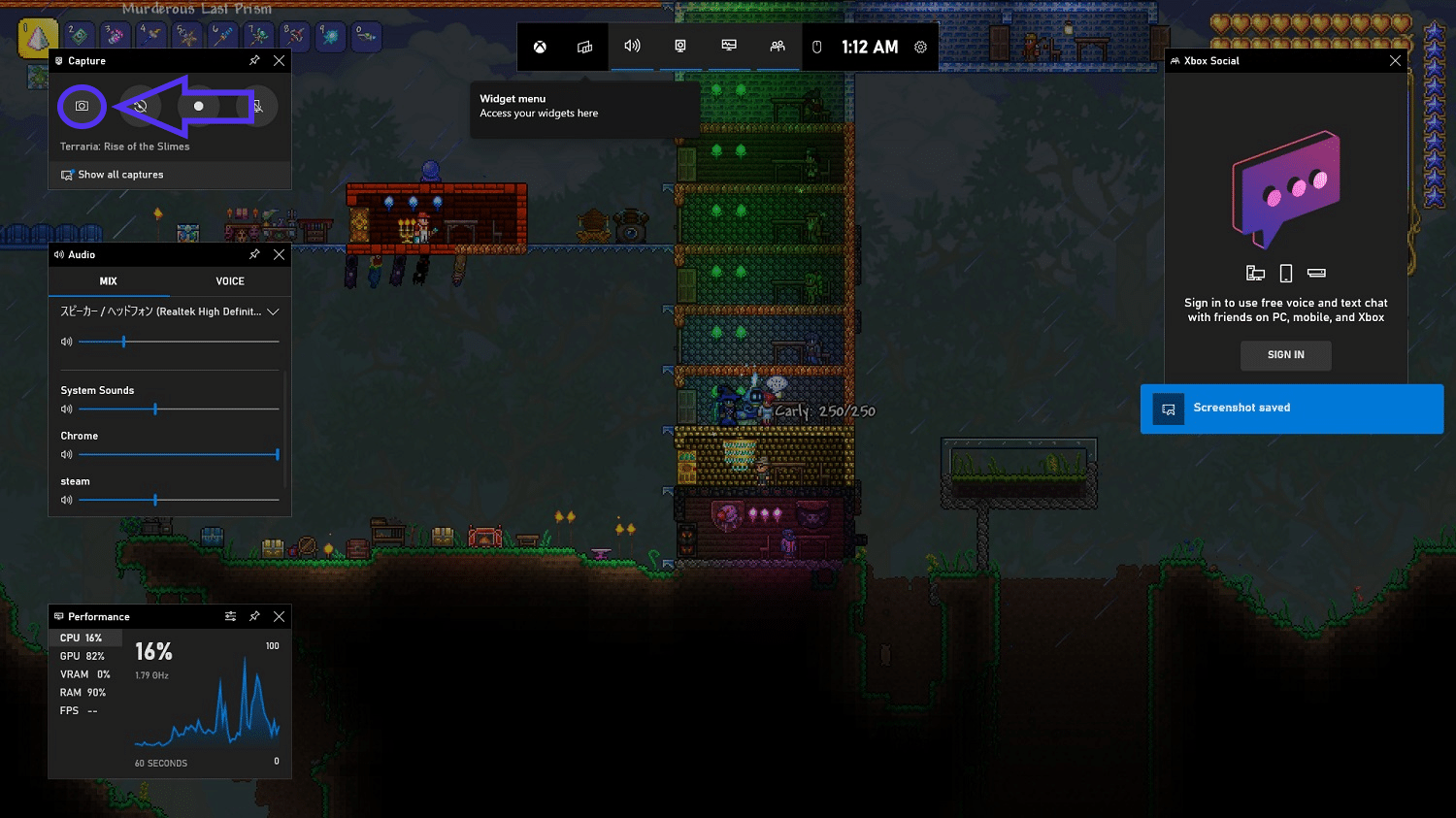Open the Widget menu

pos(584,46)
